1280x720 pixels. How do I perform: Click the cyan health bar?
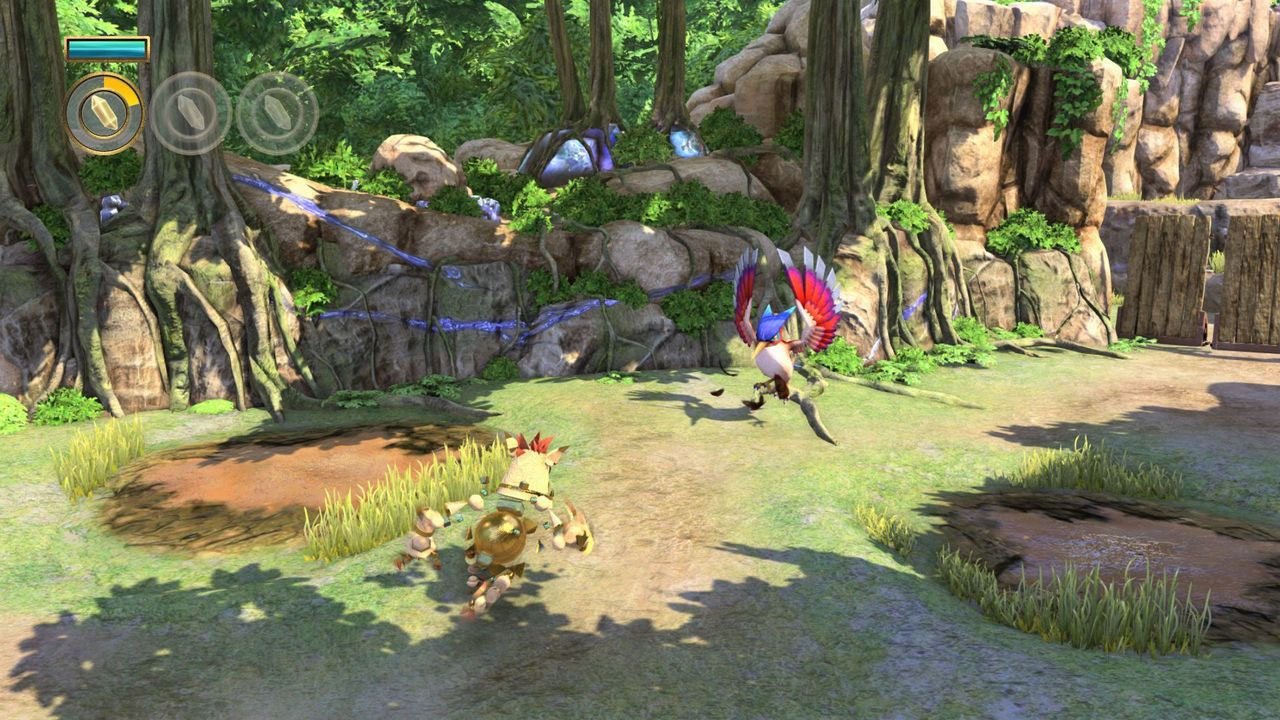tap(108, 46)
